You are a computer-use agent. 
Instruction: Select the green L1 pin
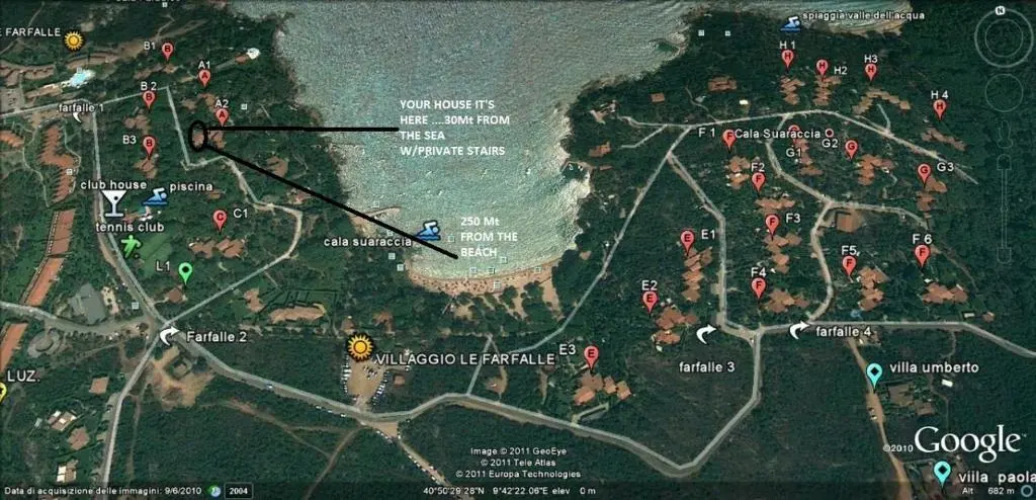click(x=185, y=271)
